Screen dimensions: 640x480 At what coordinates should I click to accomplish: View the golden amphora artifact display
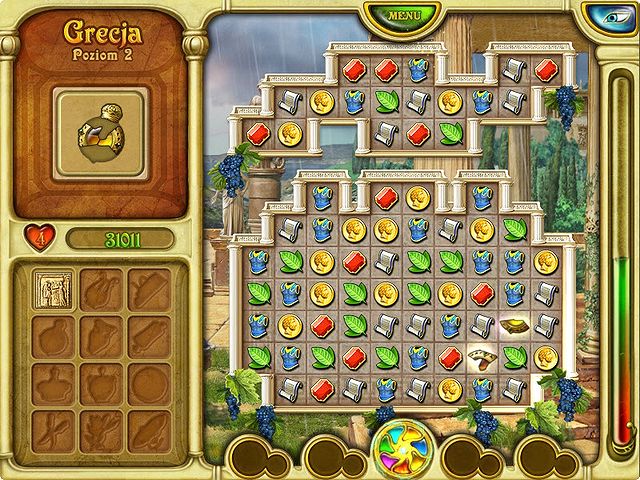click(100, 132)
